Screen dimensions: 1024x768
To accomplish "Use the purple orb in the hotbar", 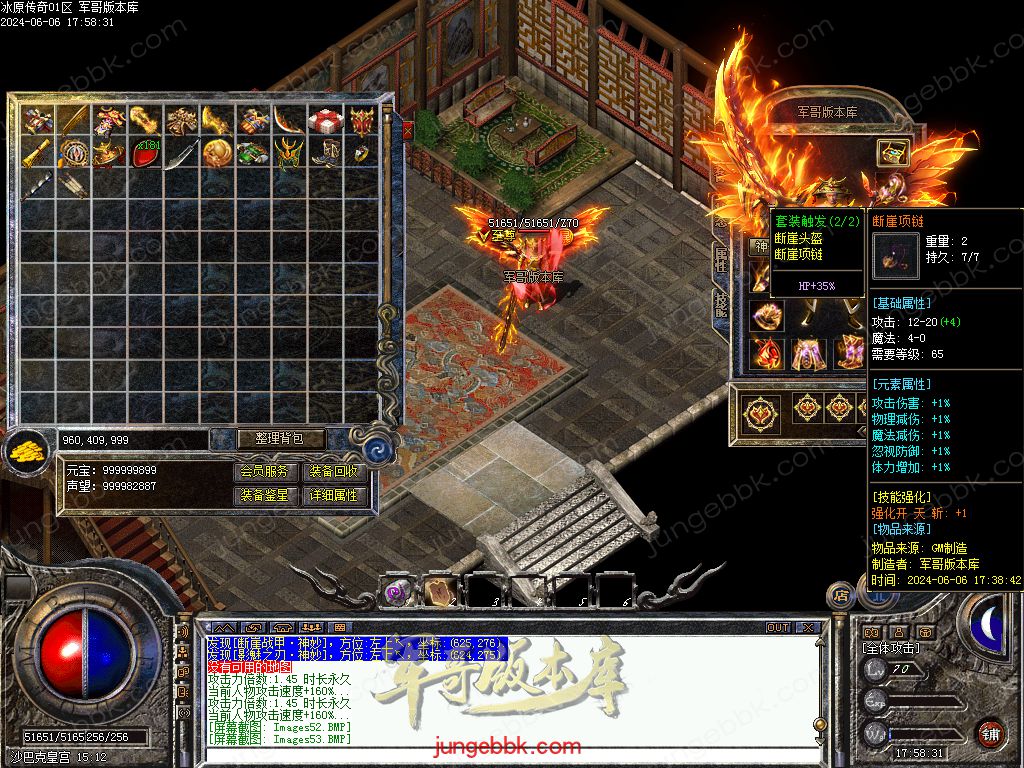I will [398, 592].
